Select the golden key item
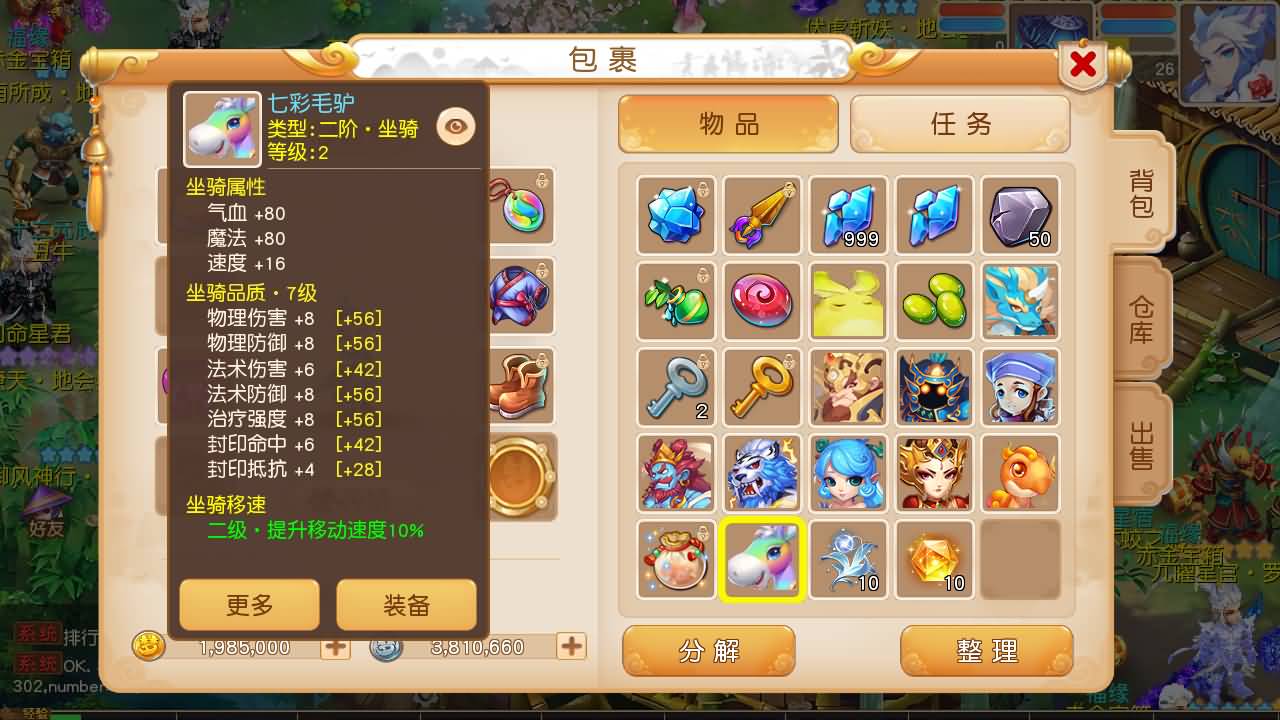This screenshot has width=1280, height=720. point(762,387)
